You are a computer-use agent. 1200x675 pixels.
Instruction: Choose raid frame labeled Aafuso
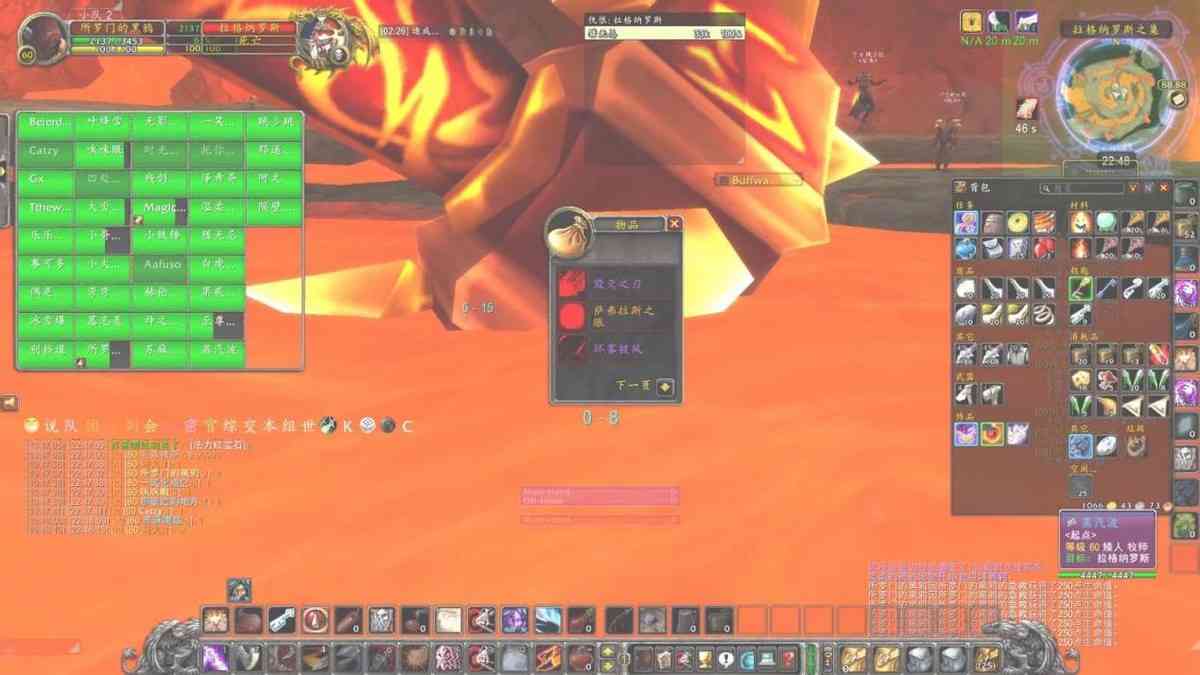pyautogui.click(x=160, y=265)
